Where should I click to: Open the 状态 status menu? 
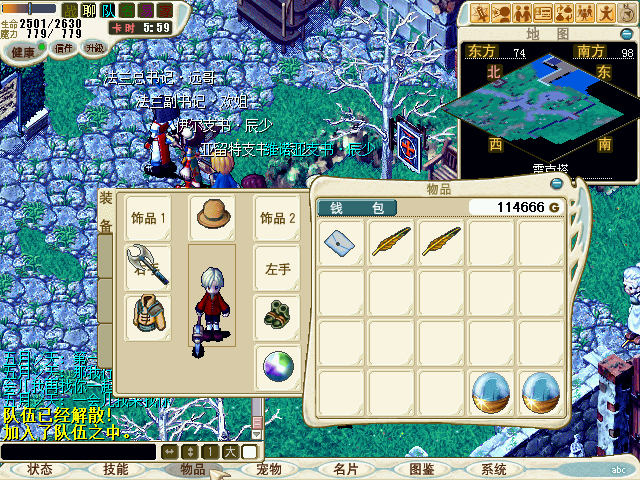pyautogui.click(x=40, y=469)
